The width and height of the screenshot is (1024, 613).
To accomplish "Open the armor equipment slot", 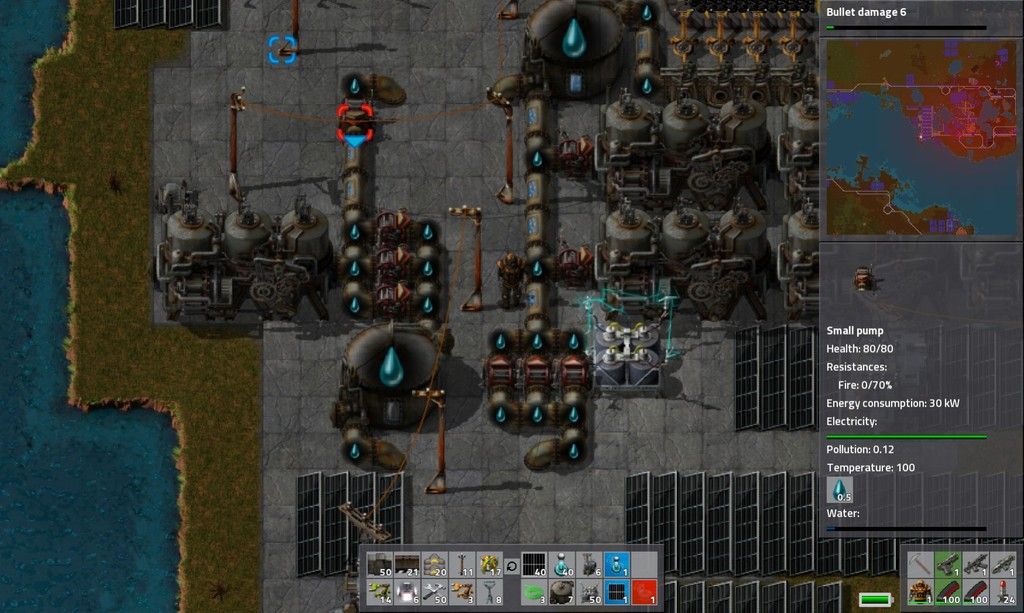I will pos(920,591).
